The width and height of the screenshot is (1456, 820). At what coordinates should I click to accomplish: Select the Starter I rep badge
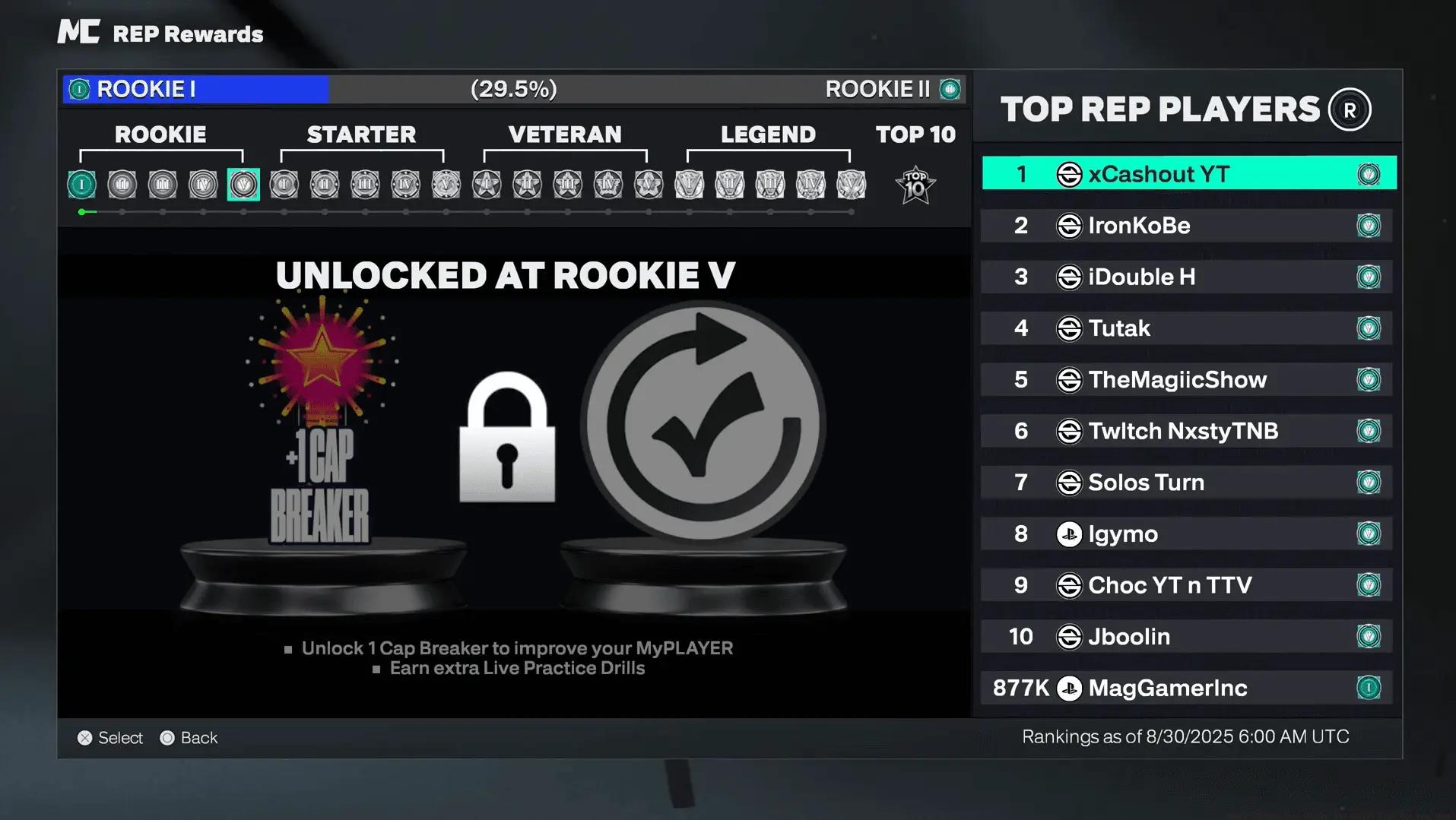(x=284, y=185)
